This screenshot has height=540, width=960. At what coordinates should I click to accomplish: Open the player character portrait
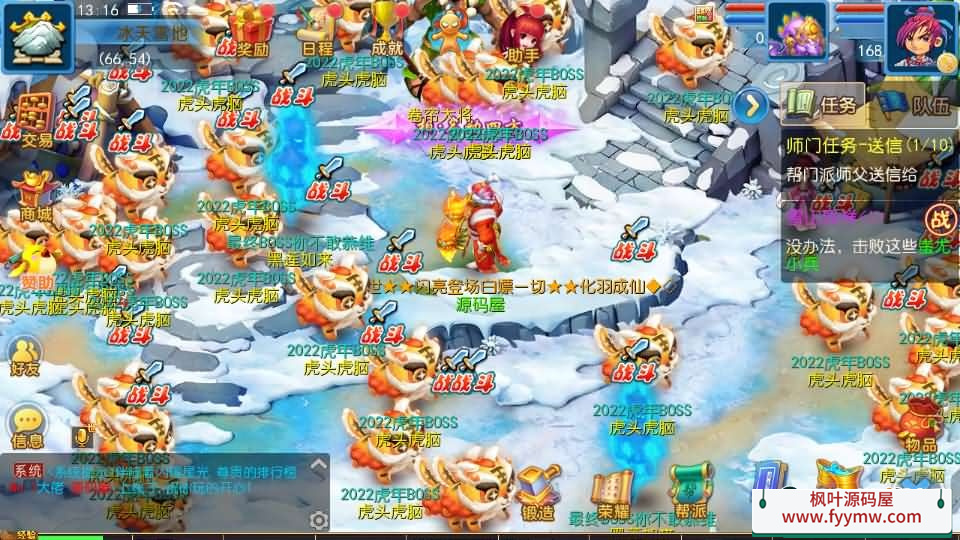920,35
